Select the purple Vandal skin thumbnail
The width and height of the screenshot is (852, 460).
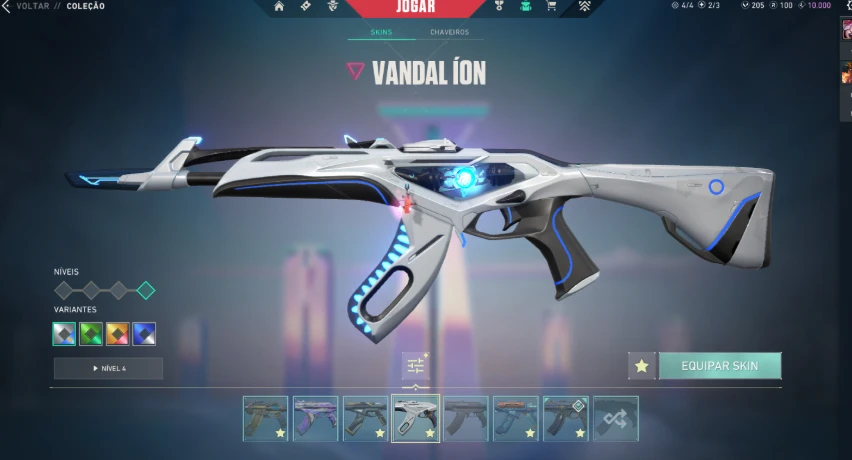point(315,418)
